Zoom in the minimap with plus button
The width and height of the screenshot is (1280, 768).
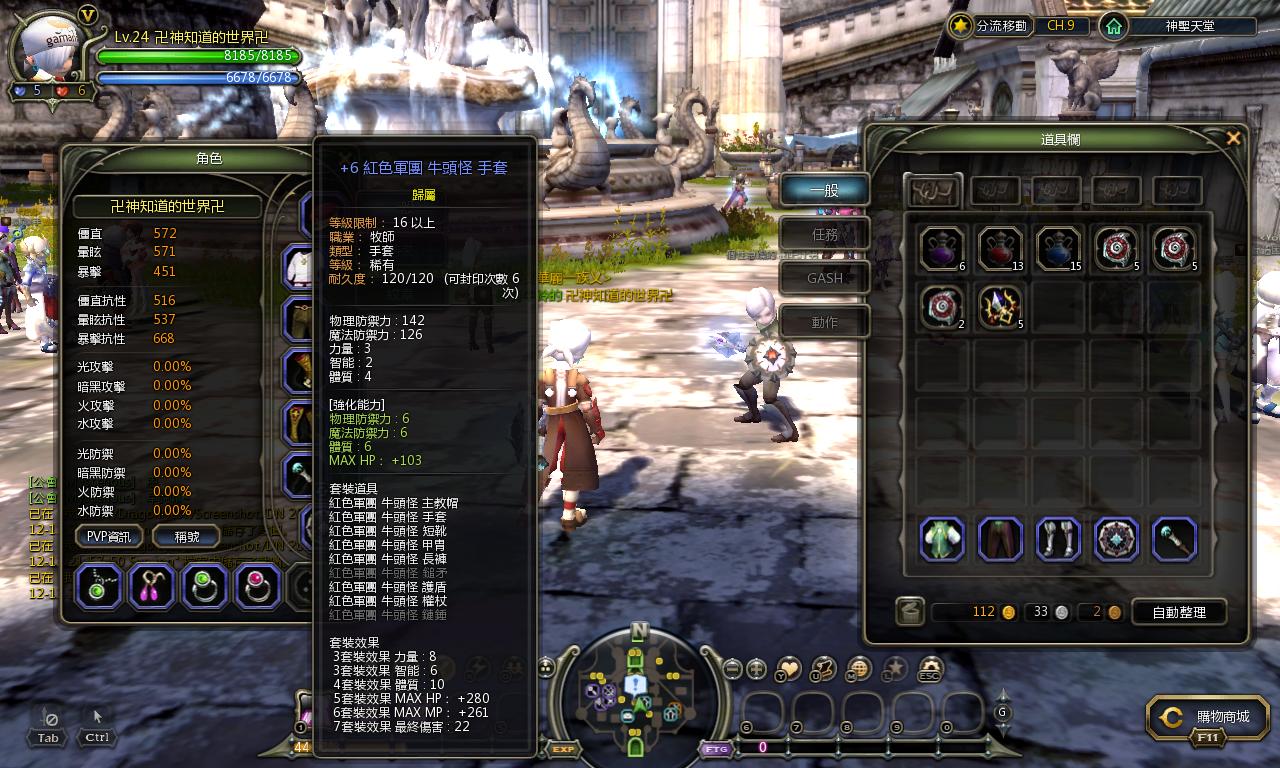tap(757, 669)
